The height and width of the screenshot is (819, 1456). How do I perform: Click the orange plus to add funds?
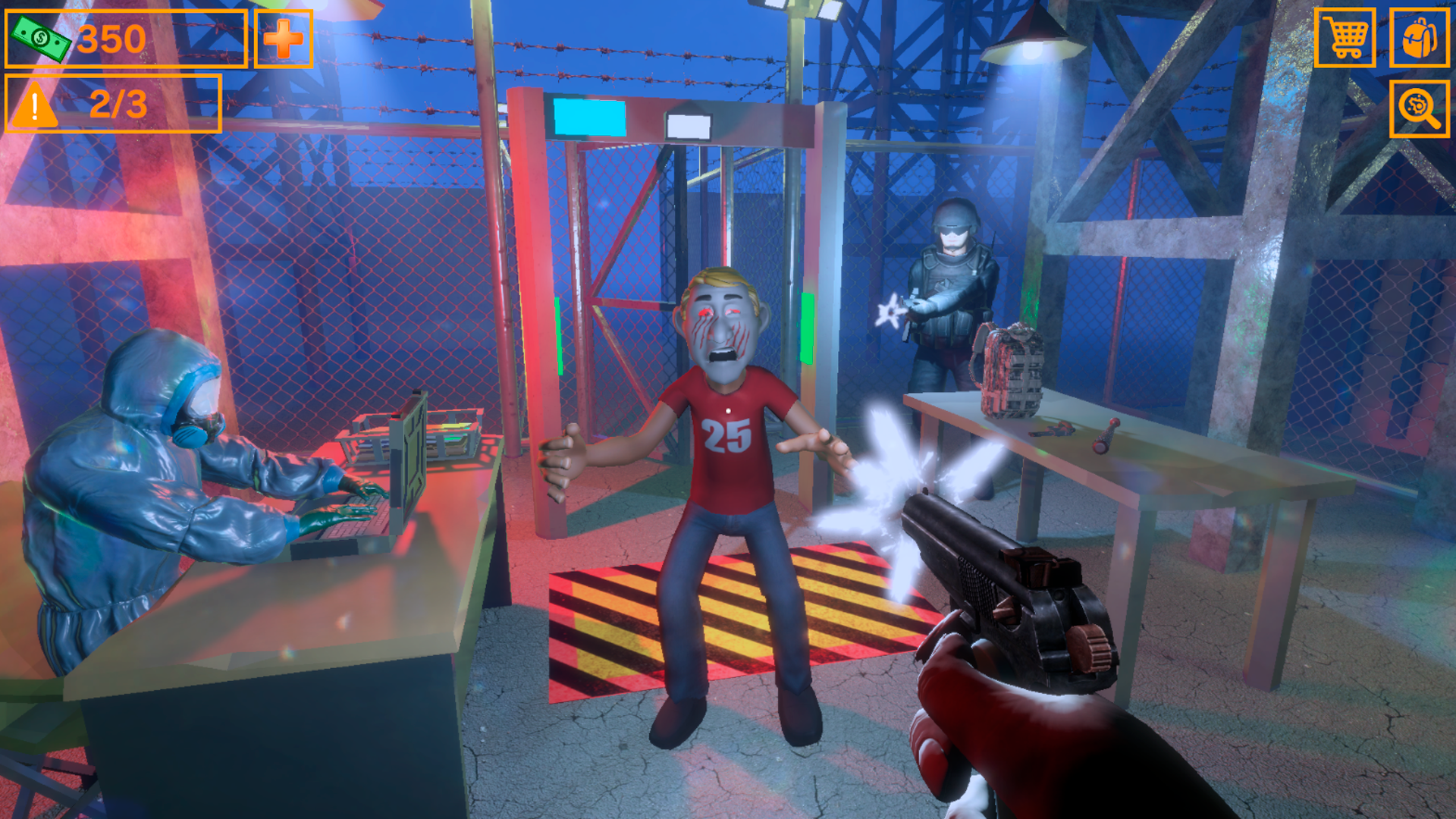coord(284,39)
